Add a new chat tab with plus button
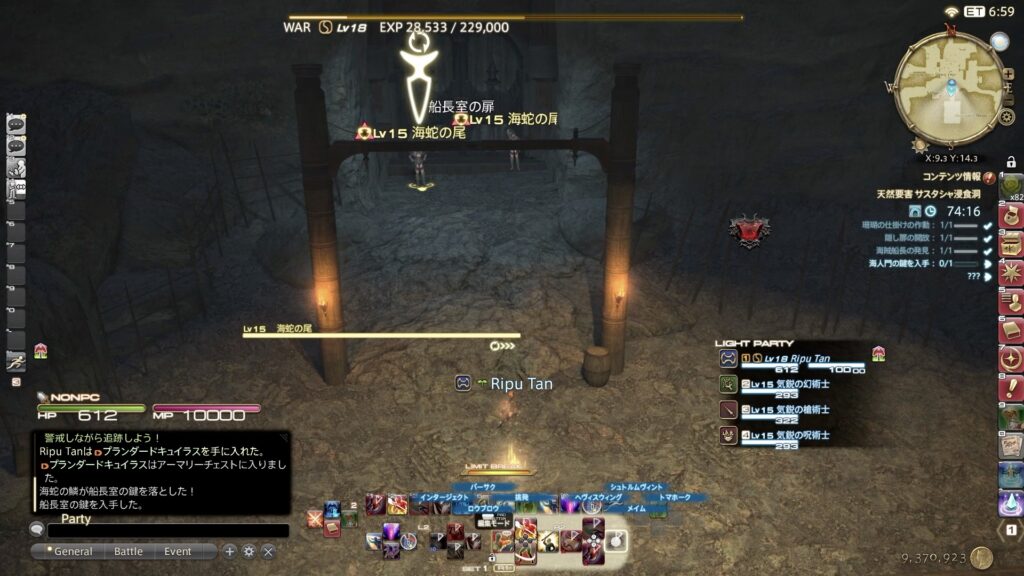The height and width of the screenshot is (576, 1024). 230,551
